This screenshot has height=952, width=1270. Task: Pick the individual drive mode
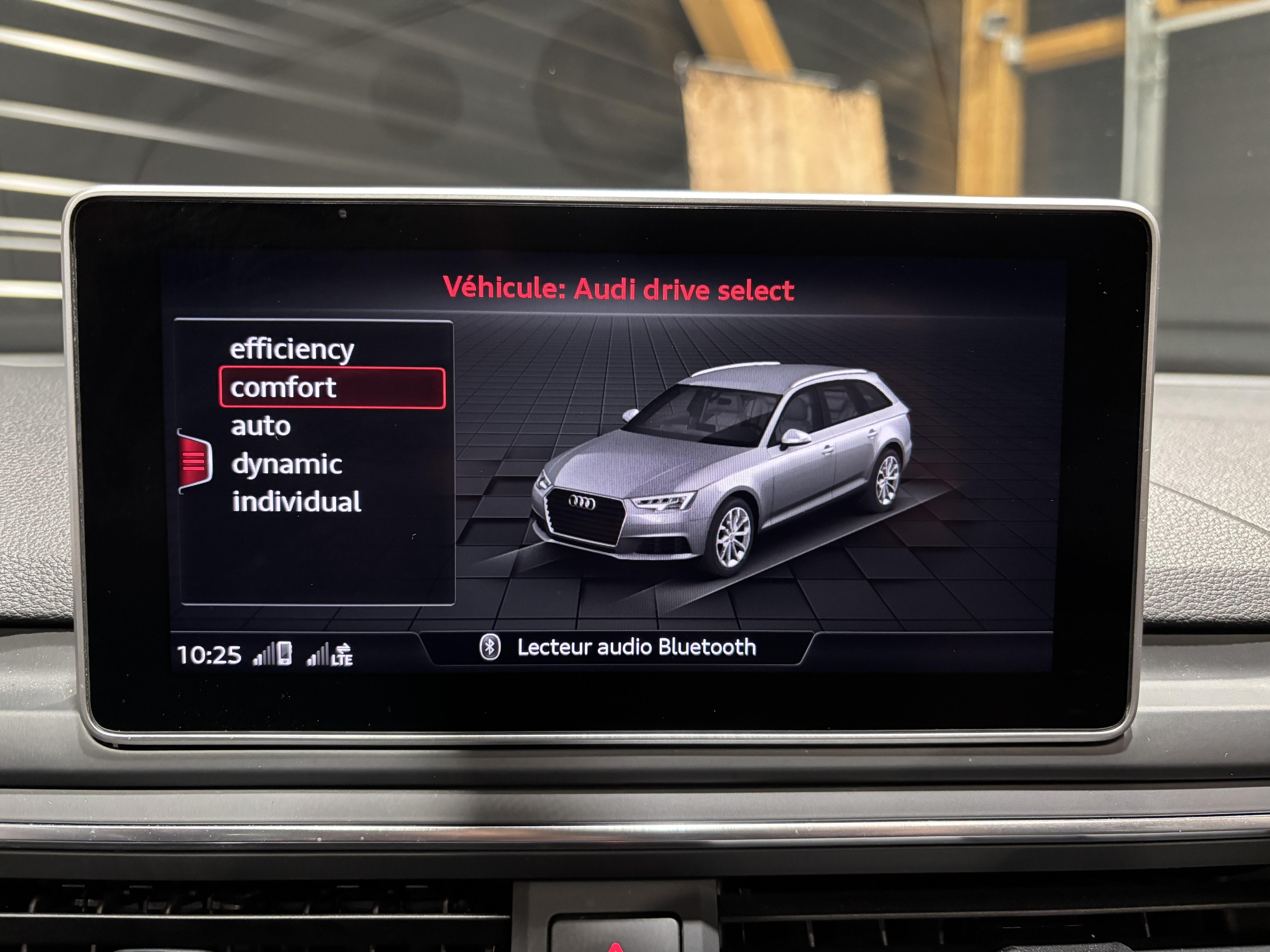pyautogui.click(x=296, y=502)
